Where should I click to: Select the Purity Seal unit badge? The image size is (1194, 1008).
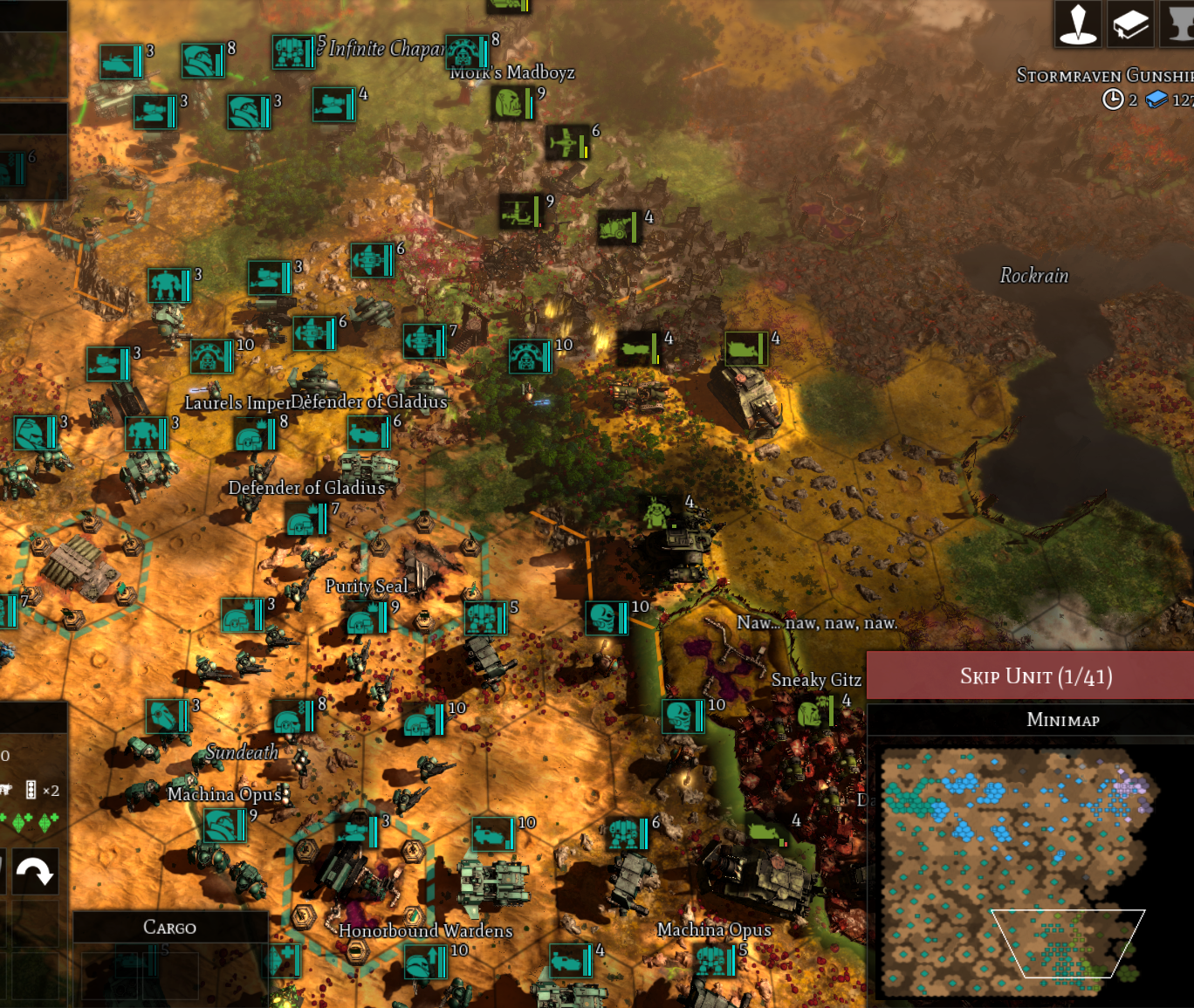pos(365,619)
